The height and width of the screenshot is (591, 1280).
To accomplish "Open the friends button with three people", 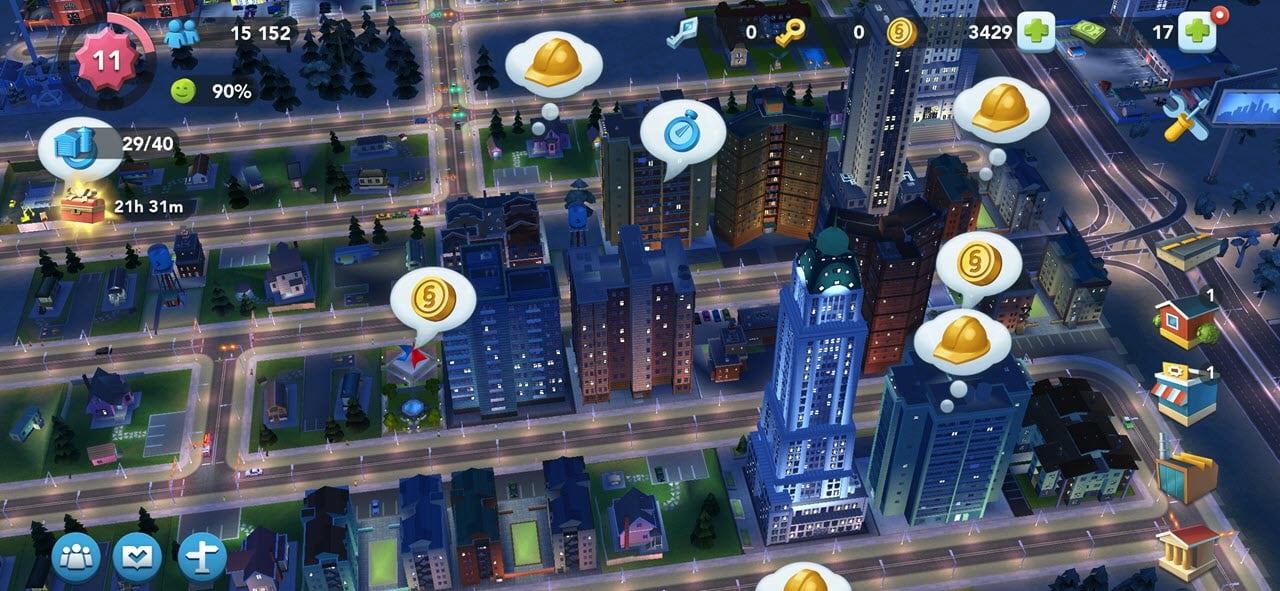I will (x=77, y=557).
